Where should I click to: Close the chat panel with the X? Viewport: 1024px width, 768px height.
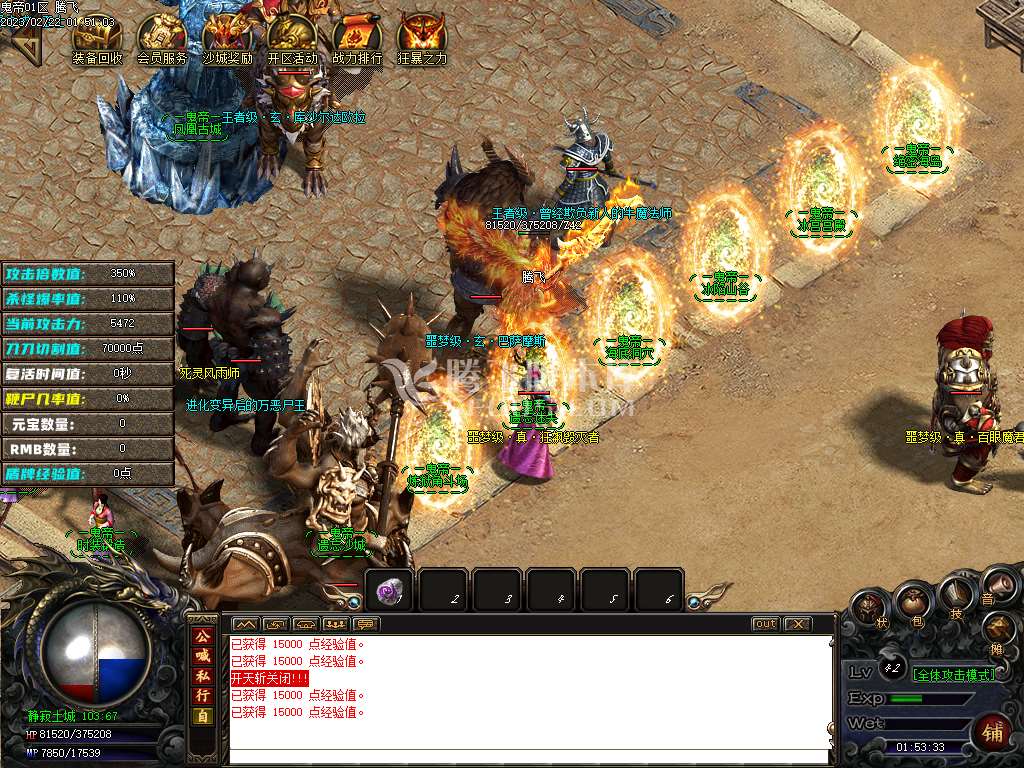(797, 624)
